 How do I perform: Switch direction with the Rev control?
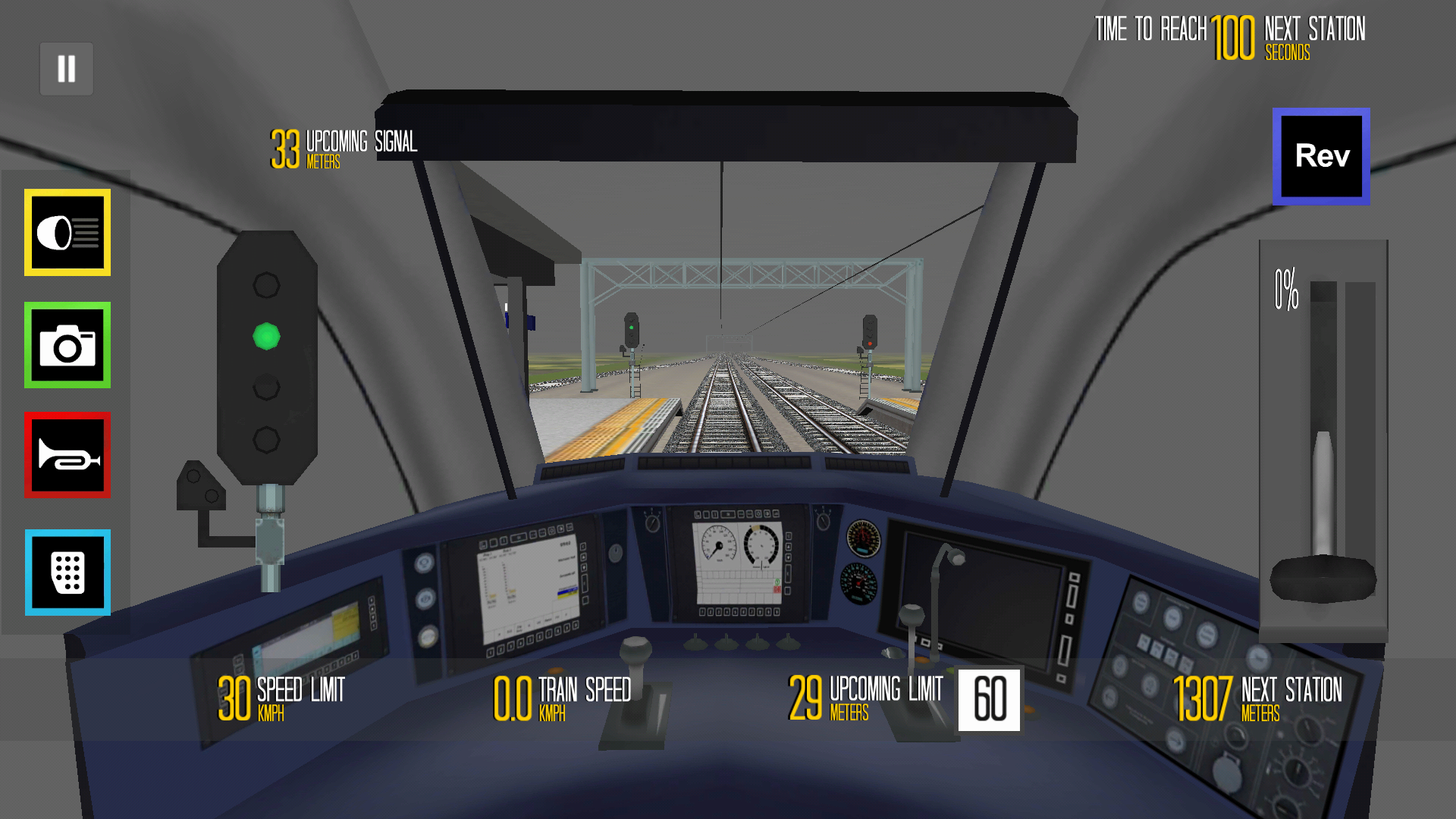pyautogui.click(x=1320, y=155)
